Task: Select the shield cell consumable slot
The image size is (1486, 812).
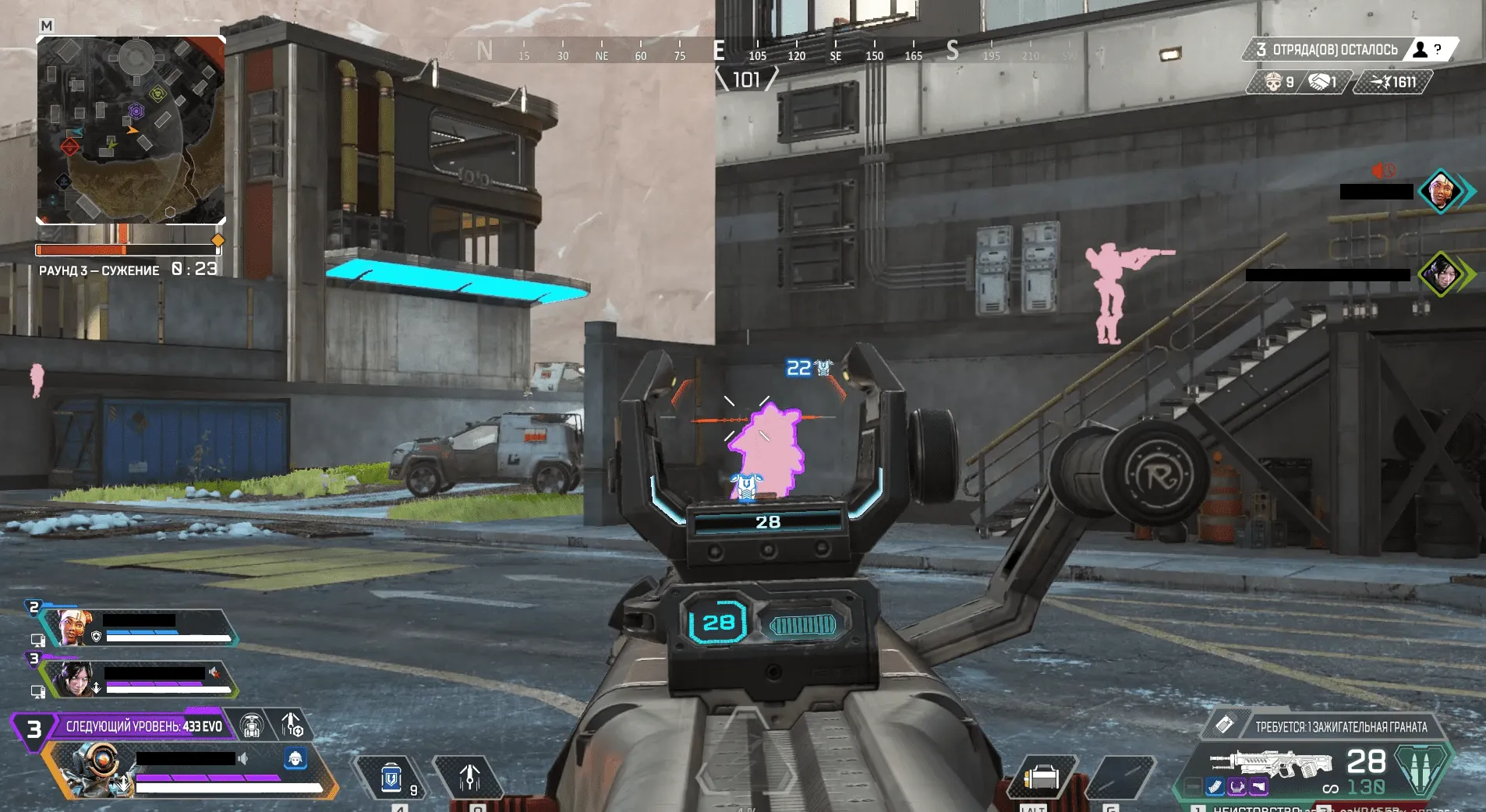Action: coord(391,778)
